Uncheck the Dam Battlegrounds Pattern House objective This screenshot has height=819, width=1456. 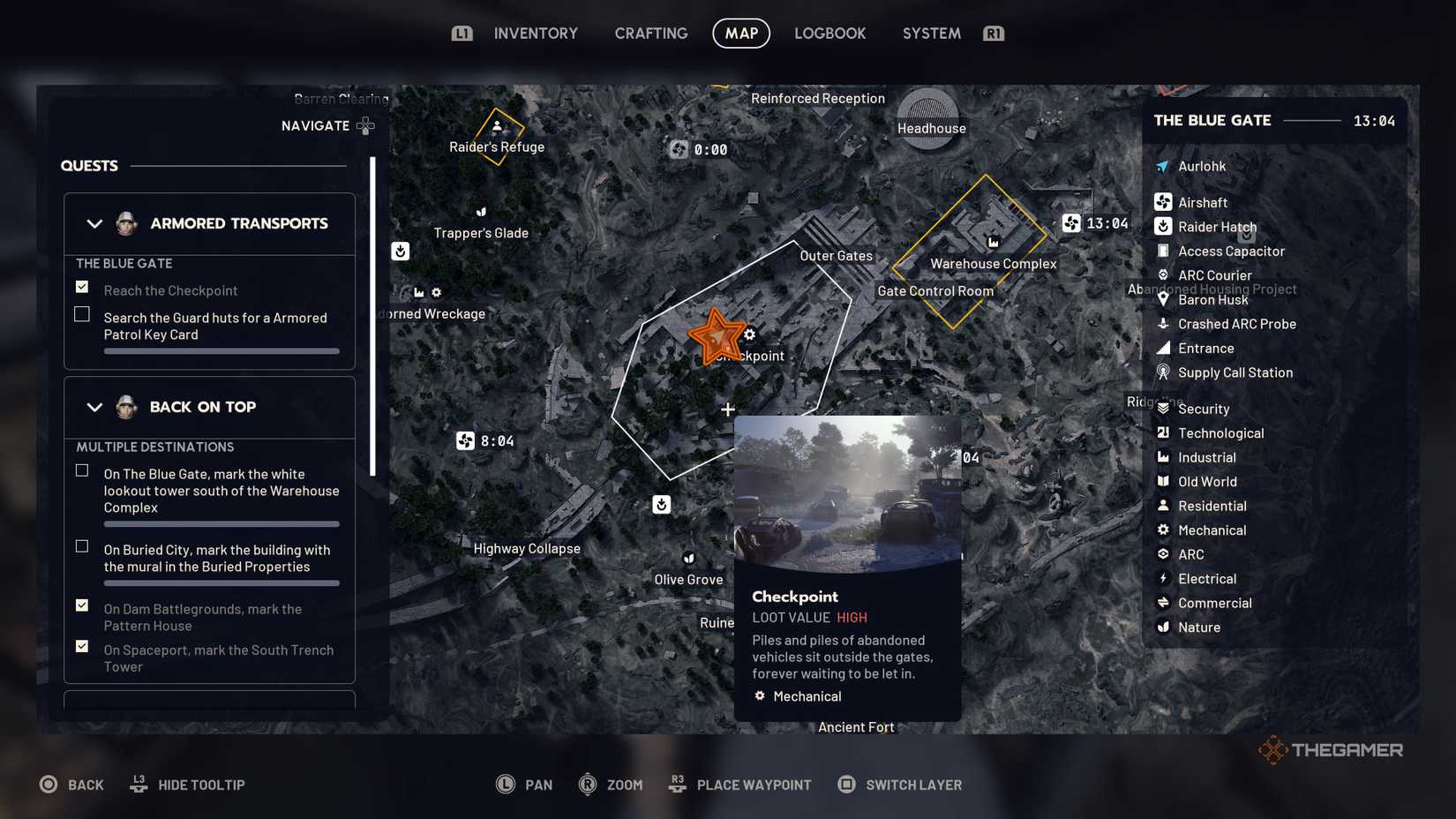point(81,605)
